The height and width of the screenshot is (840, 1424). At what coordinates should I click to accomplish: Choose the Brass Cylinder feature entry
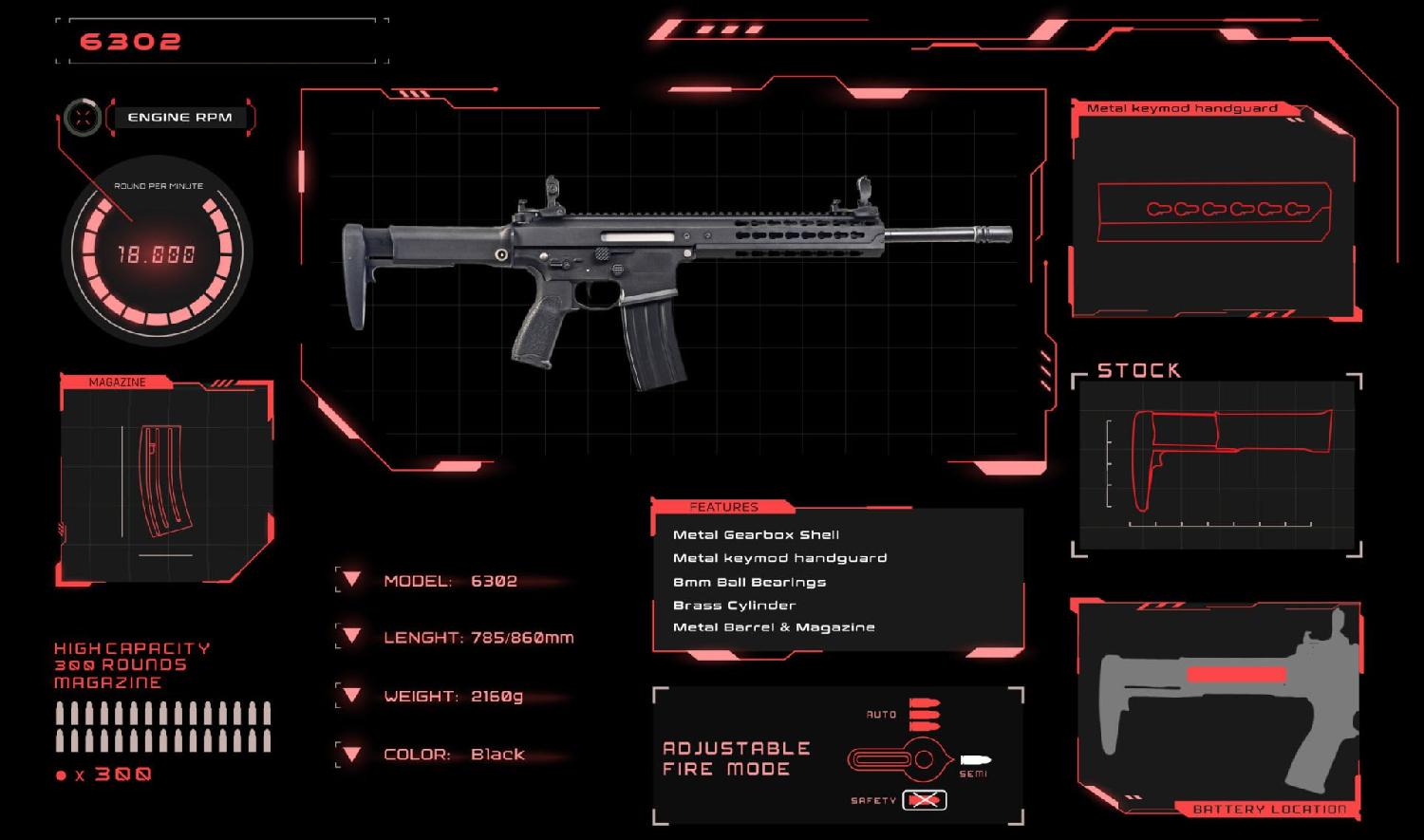point(734,606)
